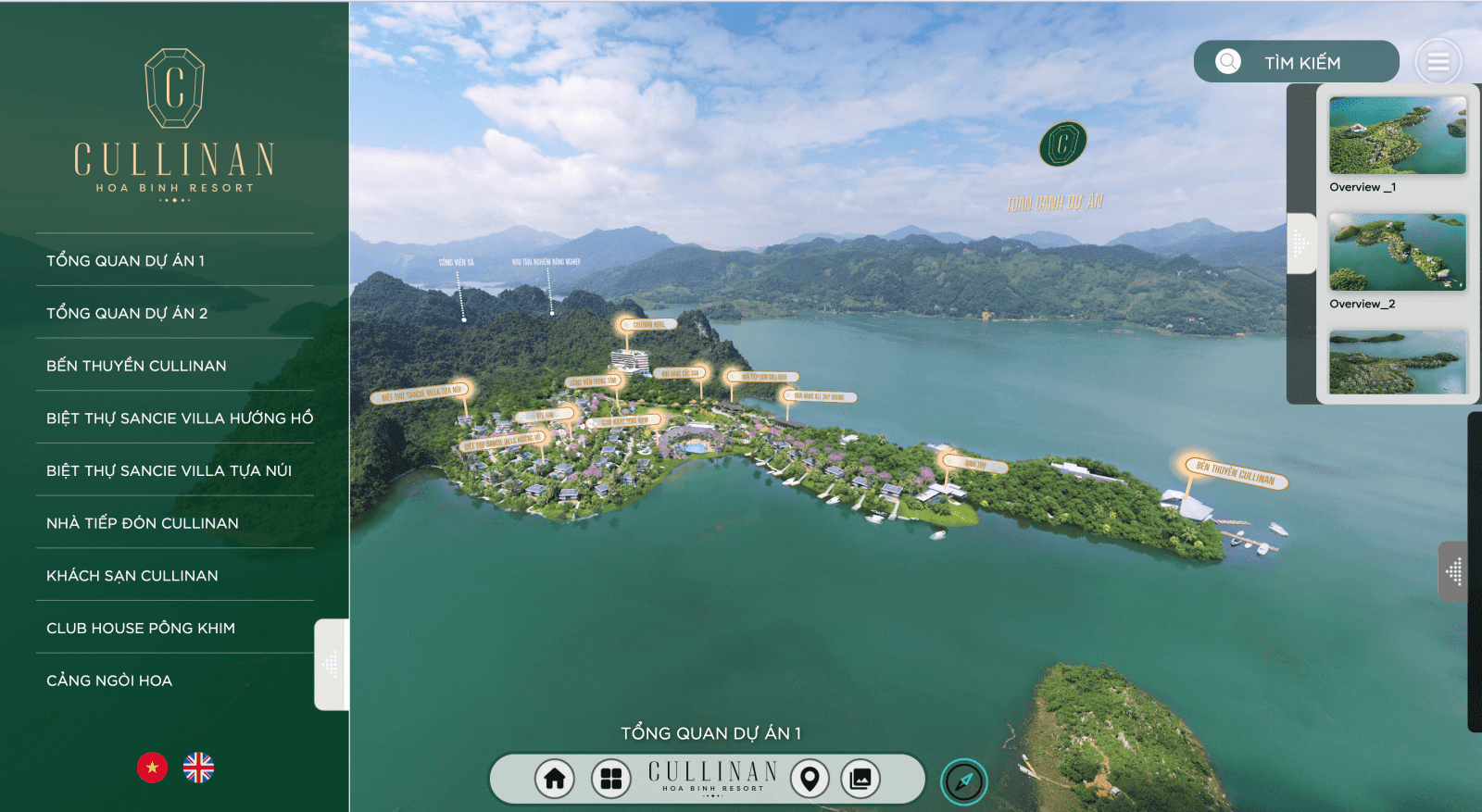
Task: Go to Bến Thuyền Cullinan view
Action: [x=136, y=366]
